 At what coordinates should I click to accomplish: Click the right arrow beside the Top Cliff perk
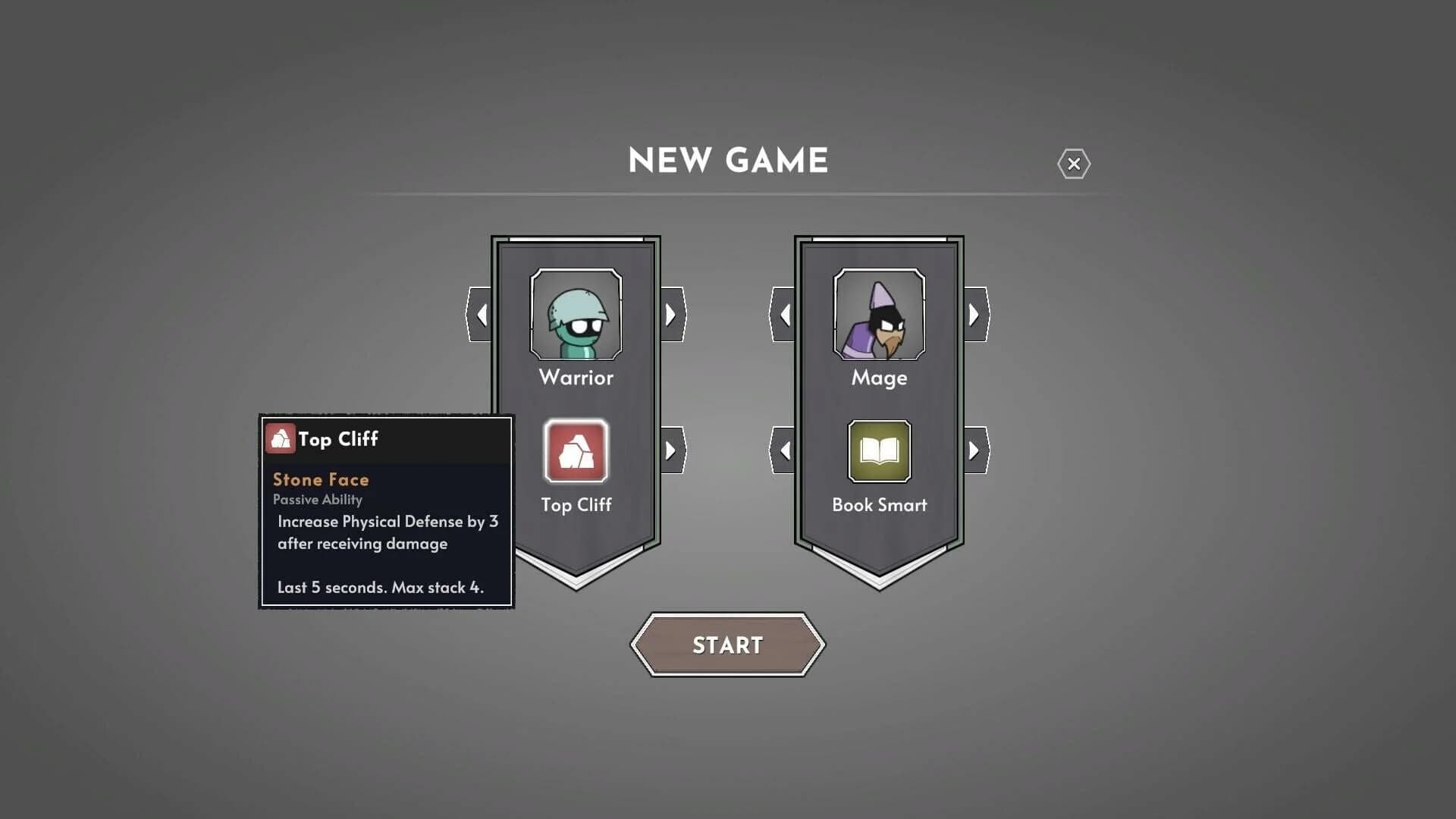pyautogui.click(x=670, y=450)
